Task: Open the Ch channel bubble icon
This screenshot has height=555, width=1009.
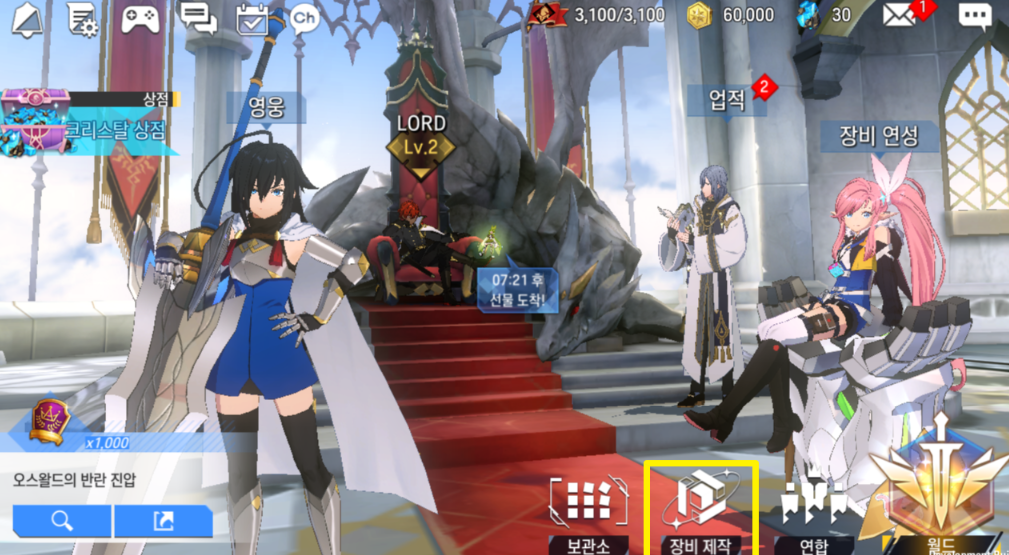Action: pos(304,18)
